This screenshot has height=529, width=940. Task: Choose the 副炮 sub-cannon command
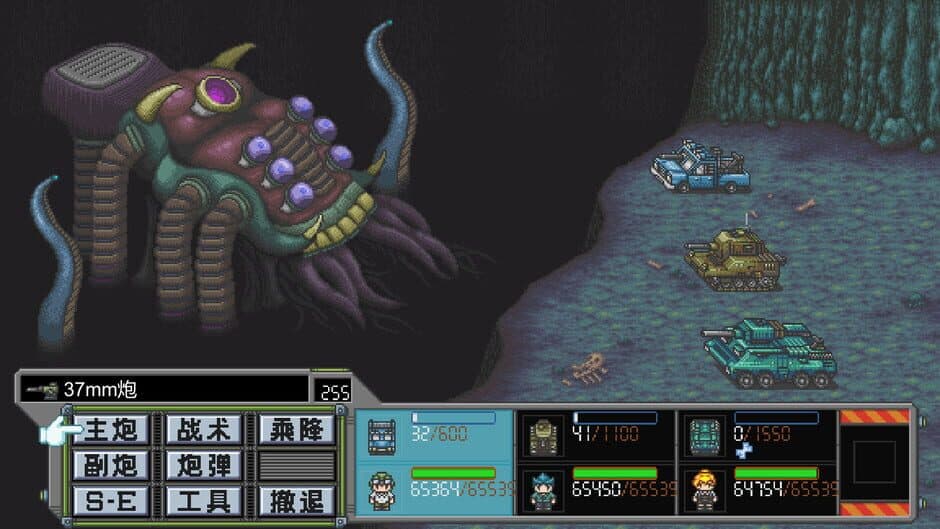[111, 465]
